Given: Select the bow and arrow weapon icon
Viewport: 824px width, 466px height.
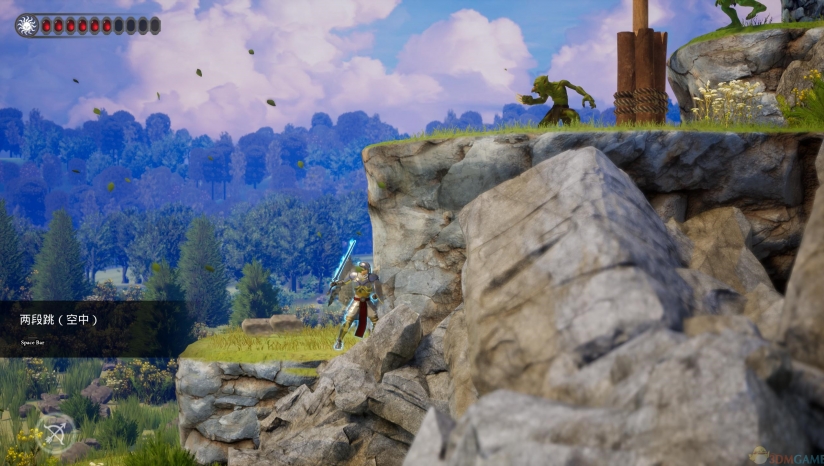Looking at the screenshot, I should pos(54,433).
